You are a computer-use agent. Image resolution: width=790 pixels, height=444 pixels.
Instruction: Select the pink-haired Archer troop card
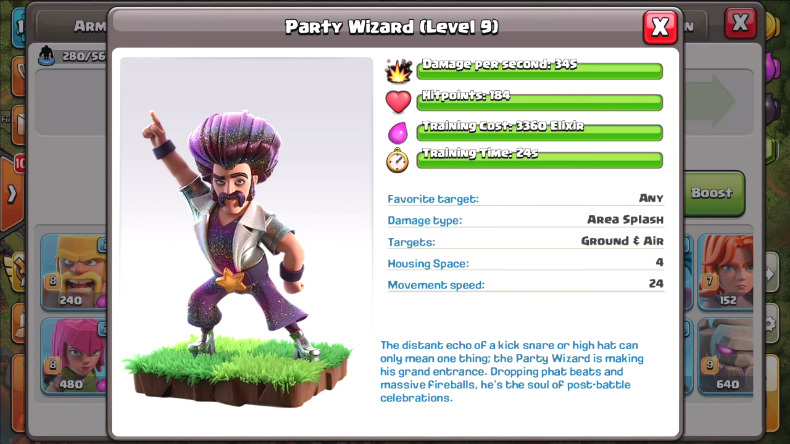pos(74,355)
